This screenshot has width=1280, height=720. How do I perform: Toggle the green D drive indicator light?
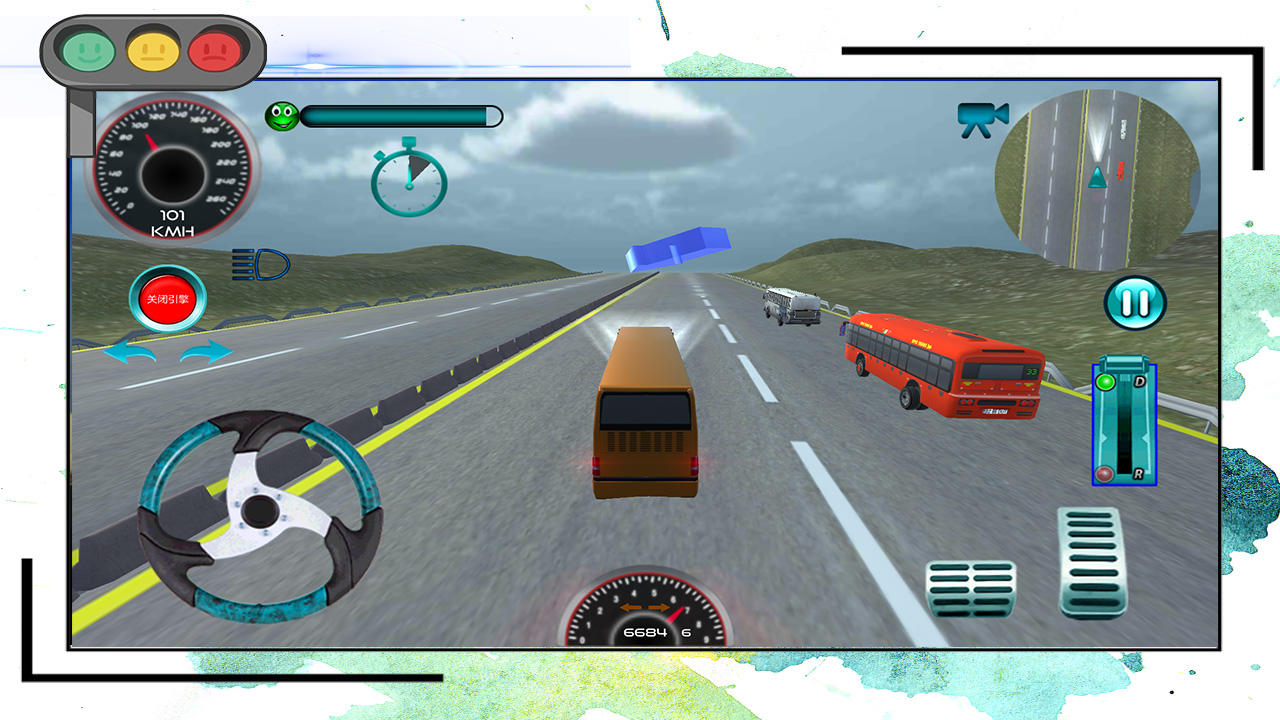pyautogui.click(x=1104, y=383)
